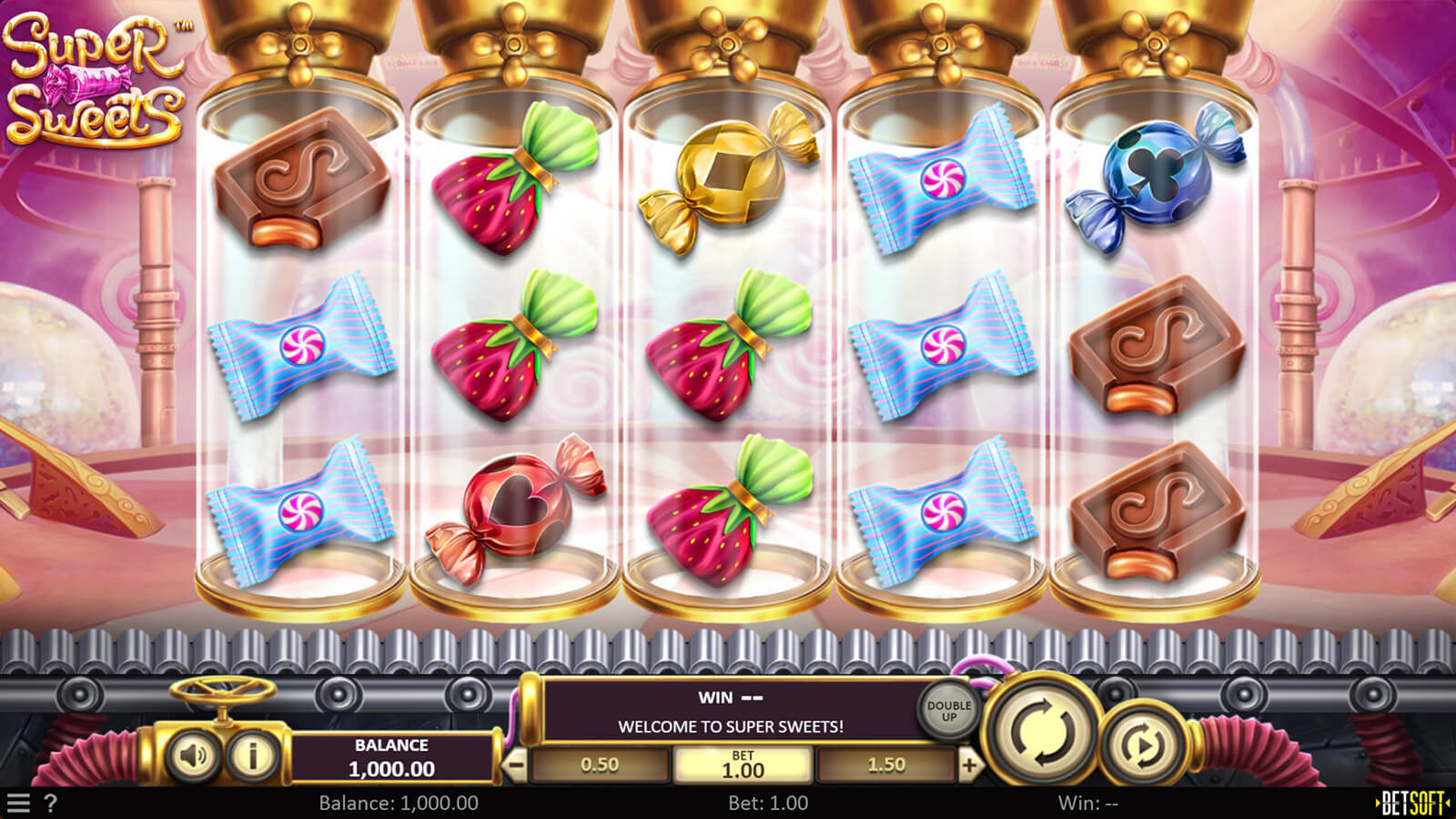Show help via the question mark icon
The width and height of the screenshot is (1456, 819).
(51, 803)
